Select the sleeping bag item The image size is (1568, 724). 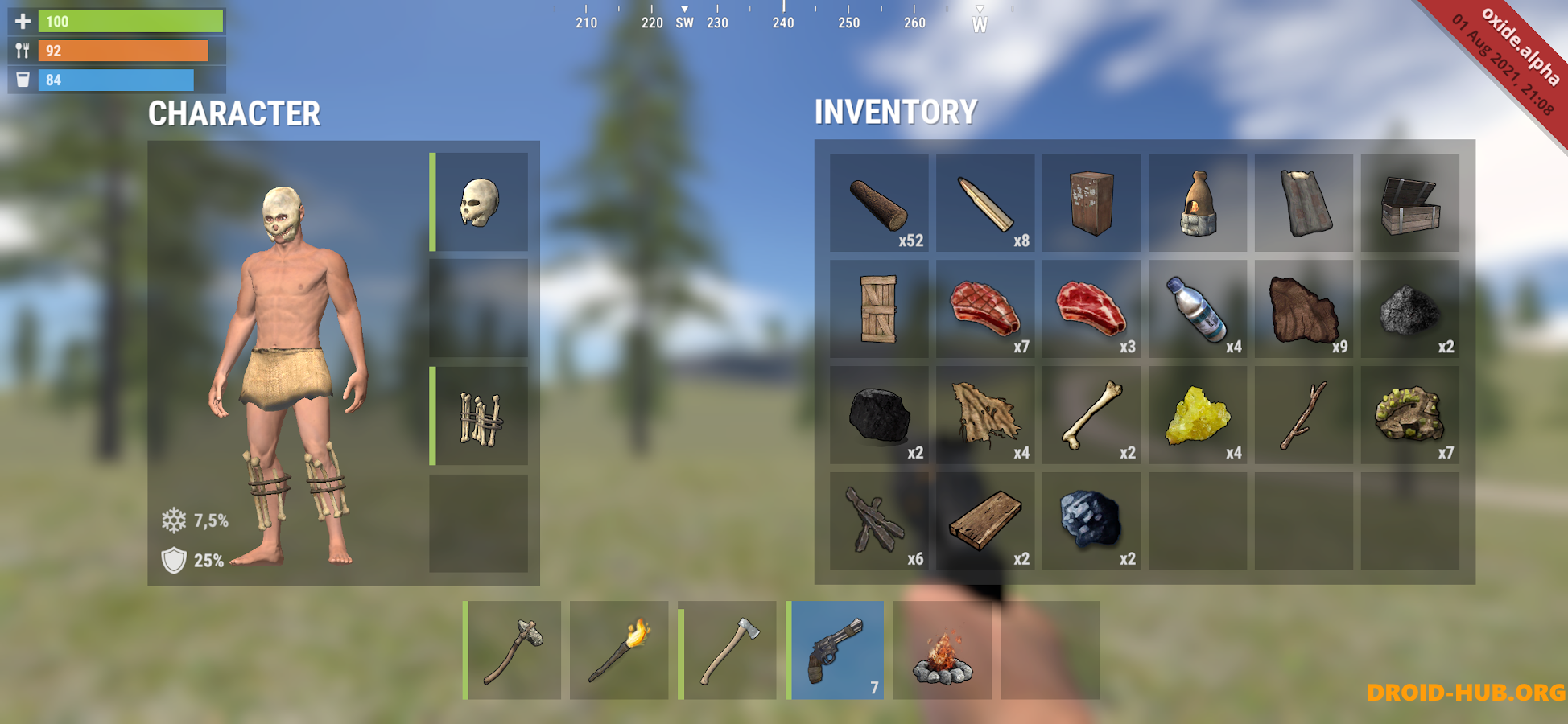[x=1304, y=204]
